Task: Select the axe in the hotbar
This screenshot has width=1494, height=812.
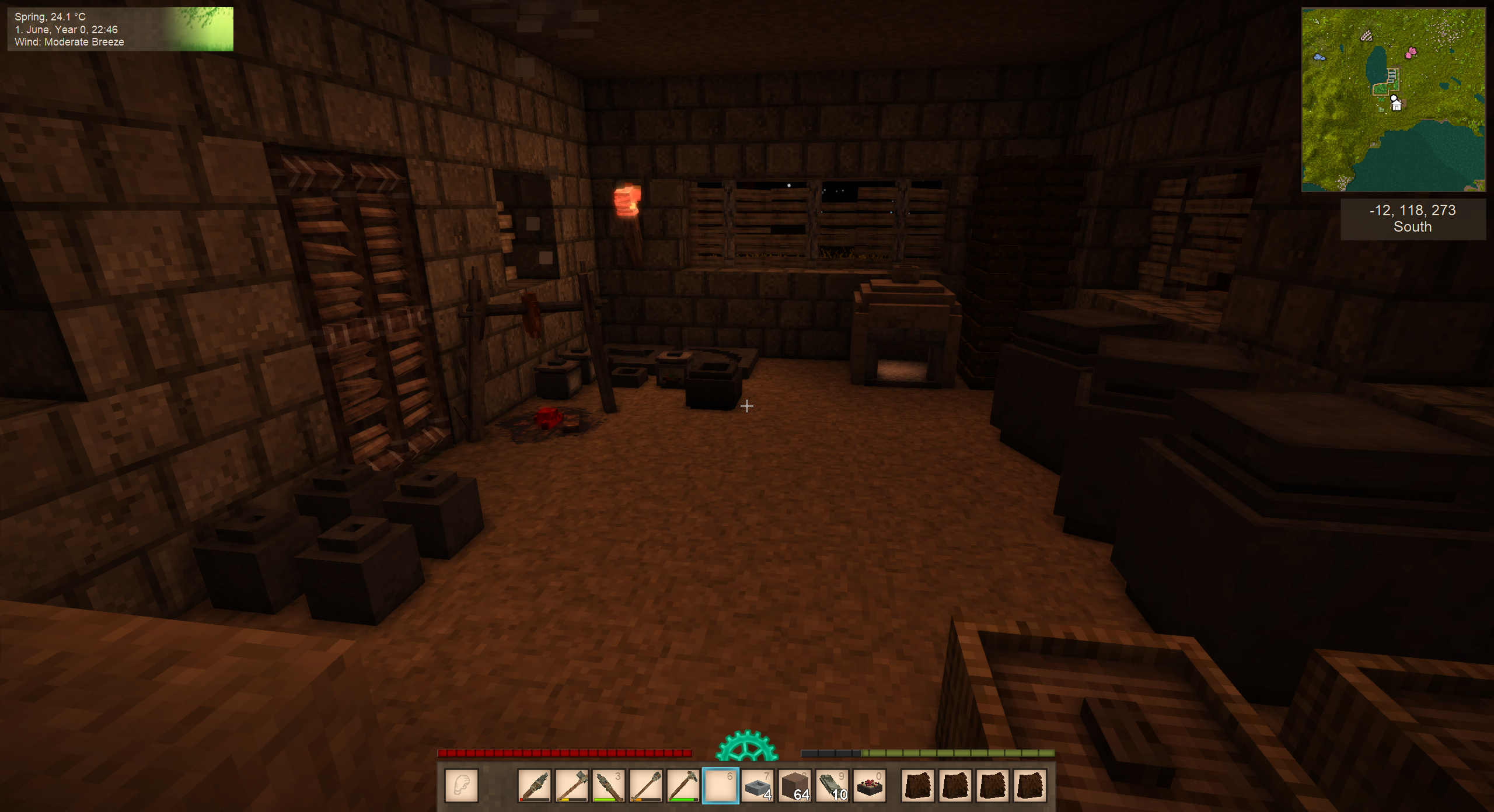Action: tap(572, 785)
